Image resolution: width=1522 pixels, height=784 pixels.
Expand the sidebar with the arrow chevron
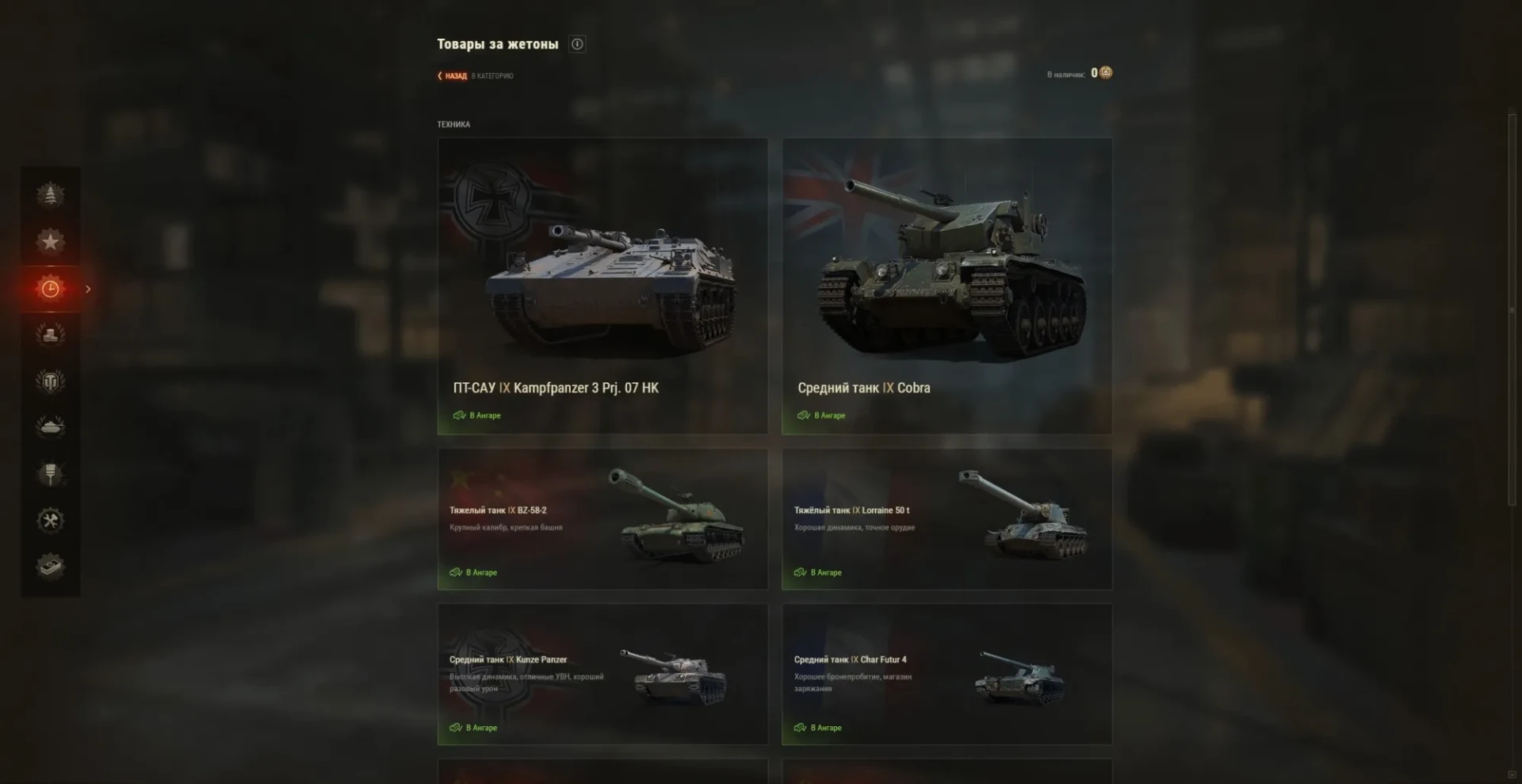click(88, 289)
